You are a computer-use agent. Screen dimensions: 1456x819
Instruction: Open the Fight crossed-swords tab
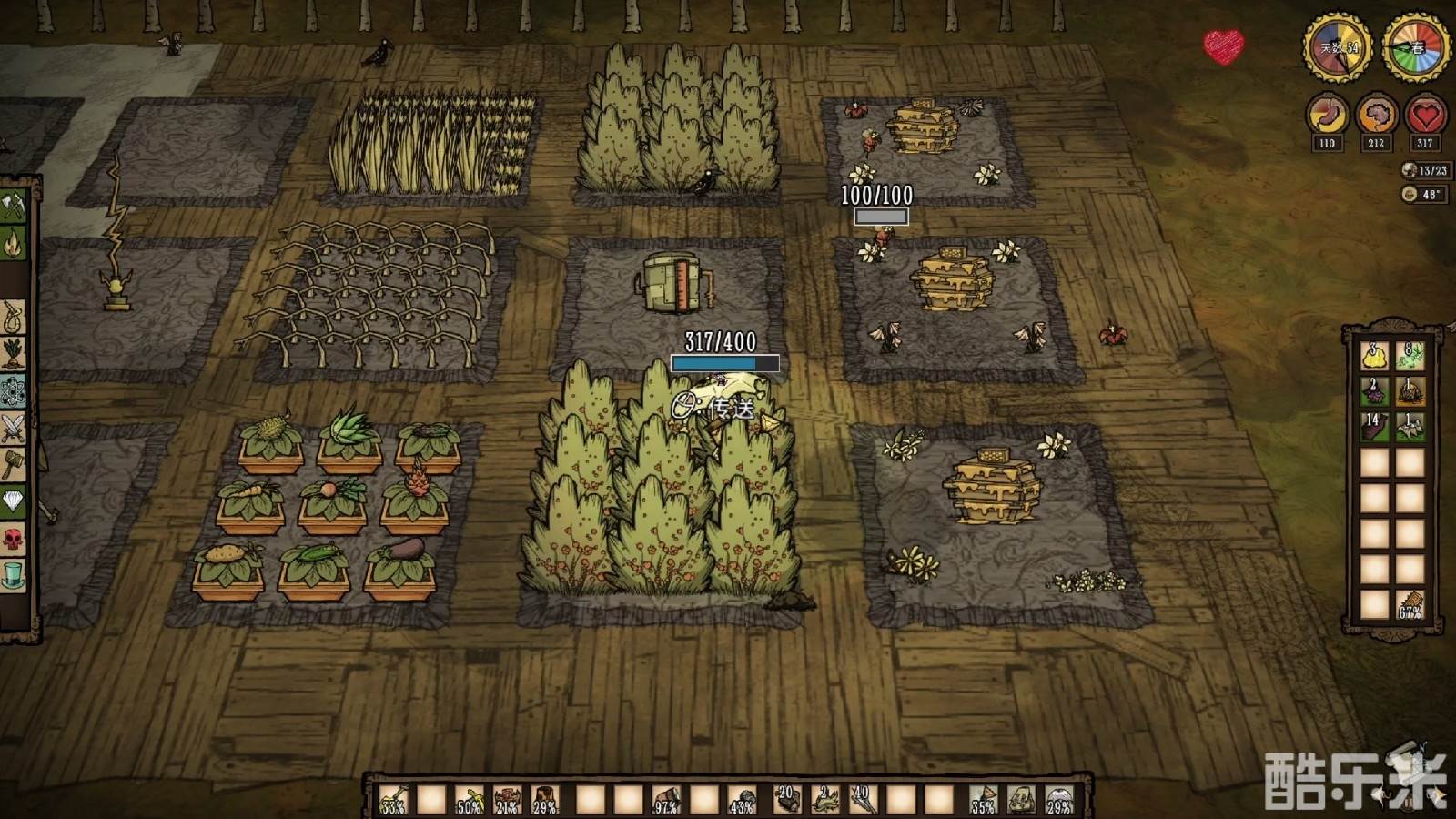click(13, 428)
